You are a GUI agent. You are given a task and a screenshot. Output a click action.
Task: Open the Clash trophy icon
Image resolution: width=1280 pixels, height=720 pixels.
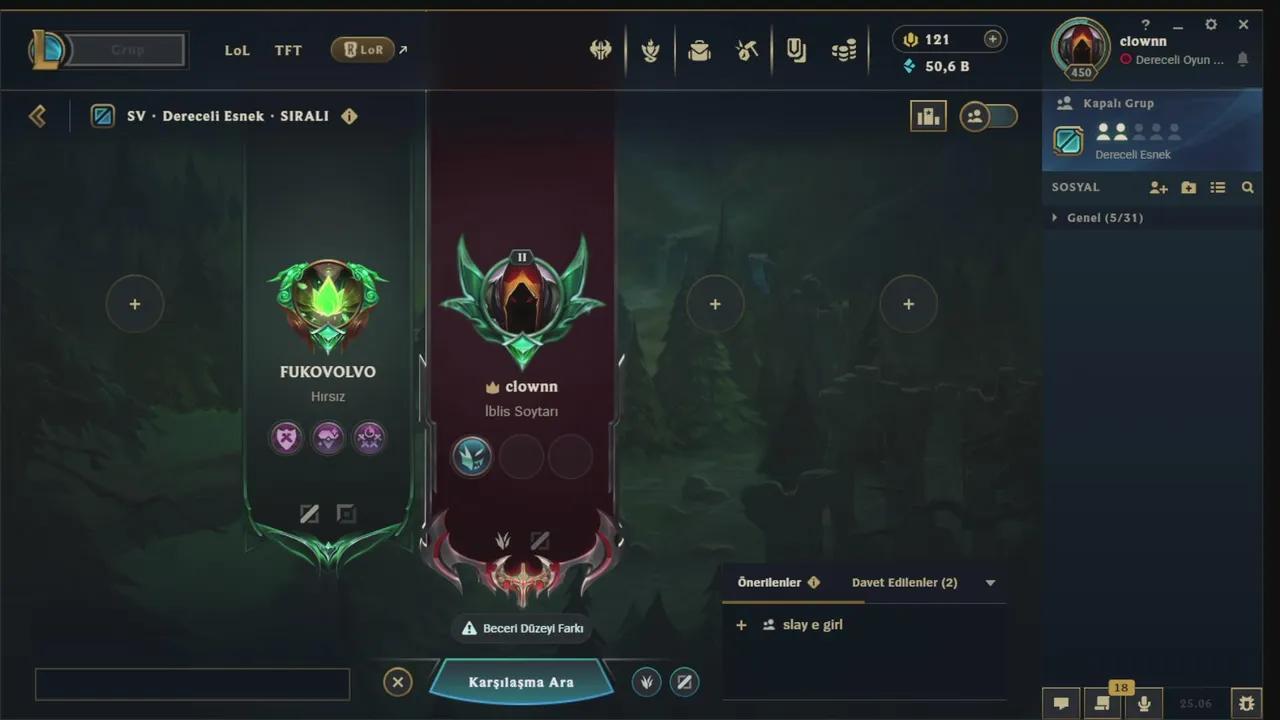650,50
